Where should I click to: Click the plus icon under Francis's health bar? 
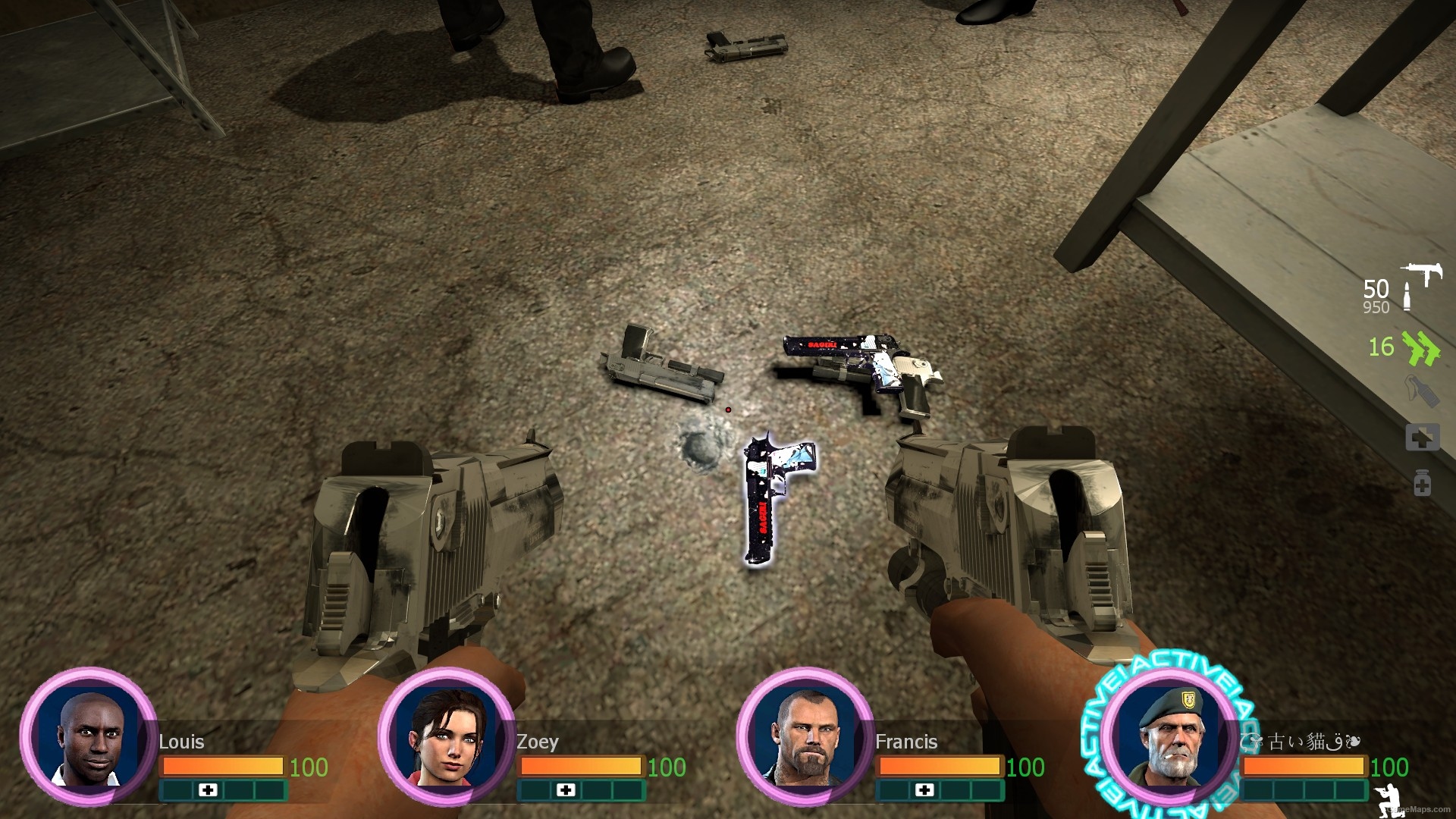pyautogui.click(x=926, y=791)
